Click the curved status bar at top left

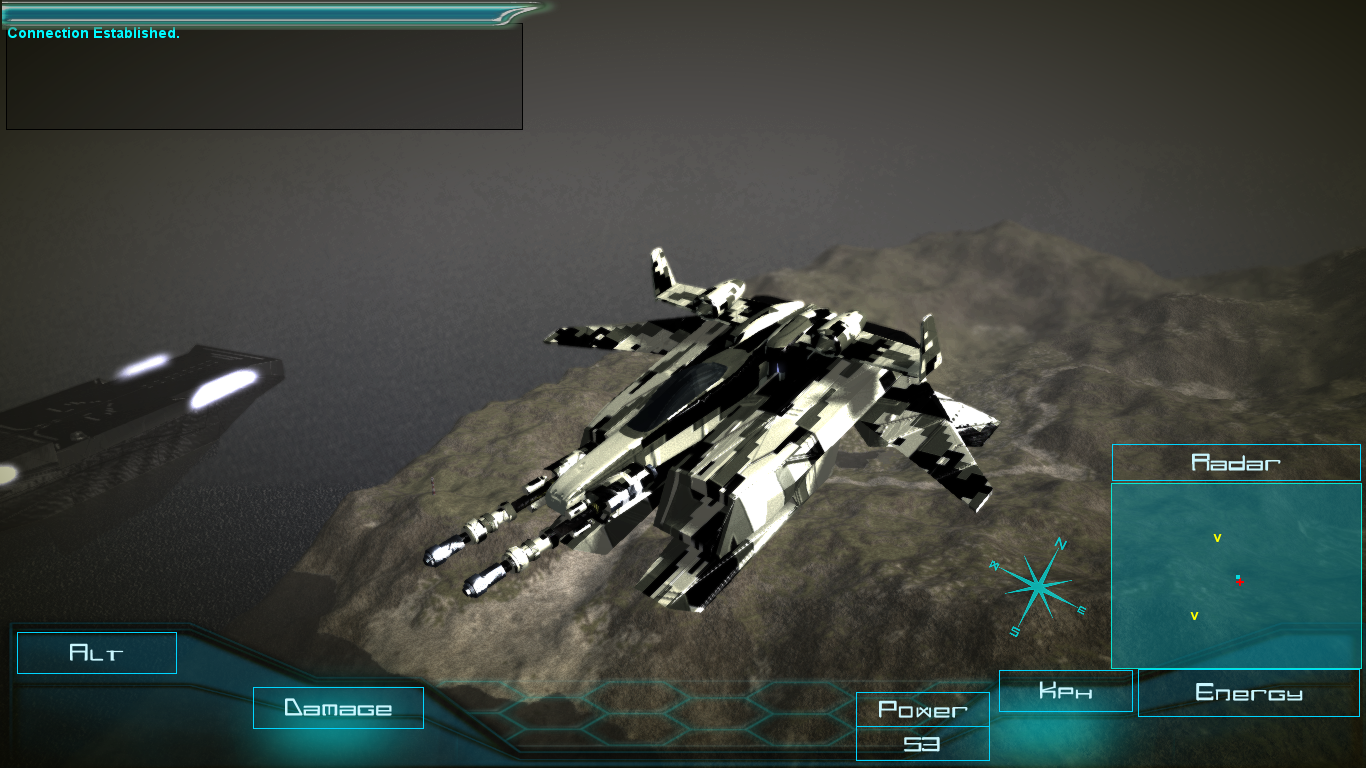pos(260,14)
